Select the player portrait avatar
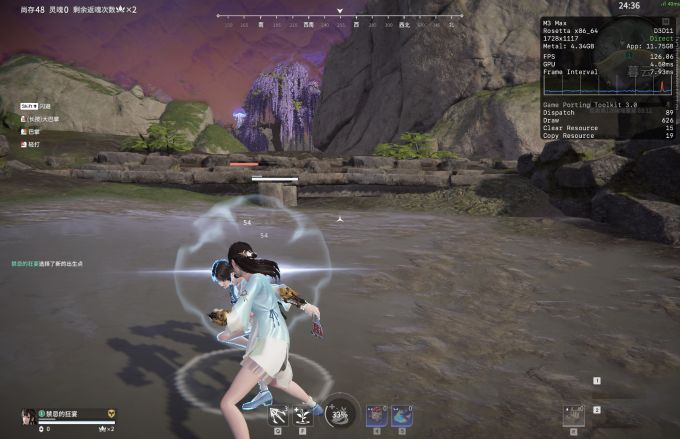680x439 pixels. 29,416
